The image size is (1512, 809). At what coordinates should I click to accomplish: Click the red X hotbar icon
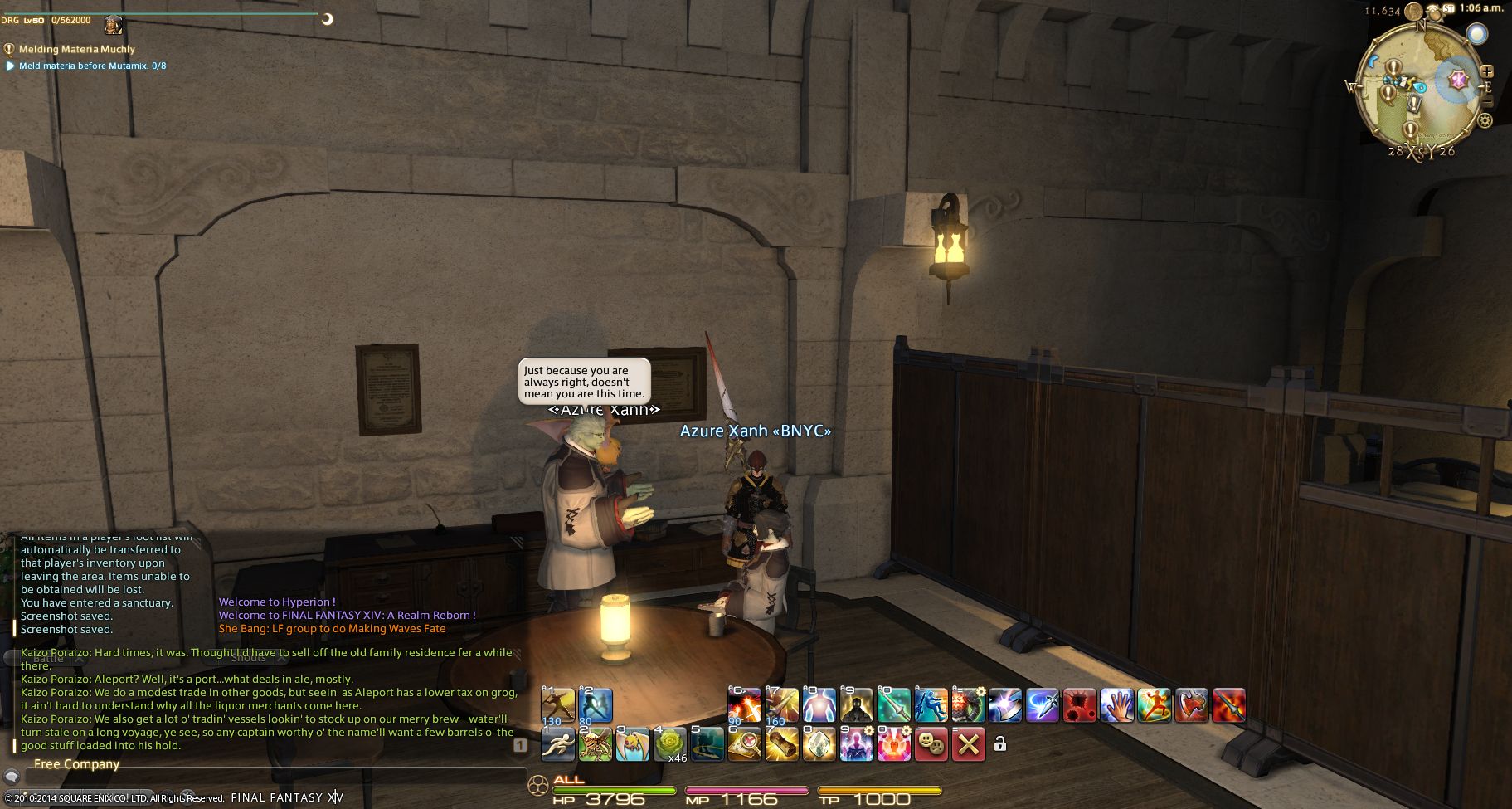pos(968,744)
